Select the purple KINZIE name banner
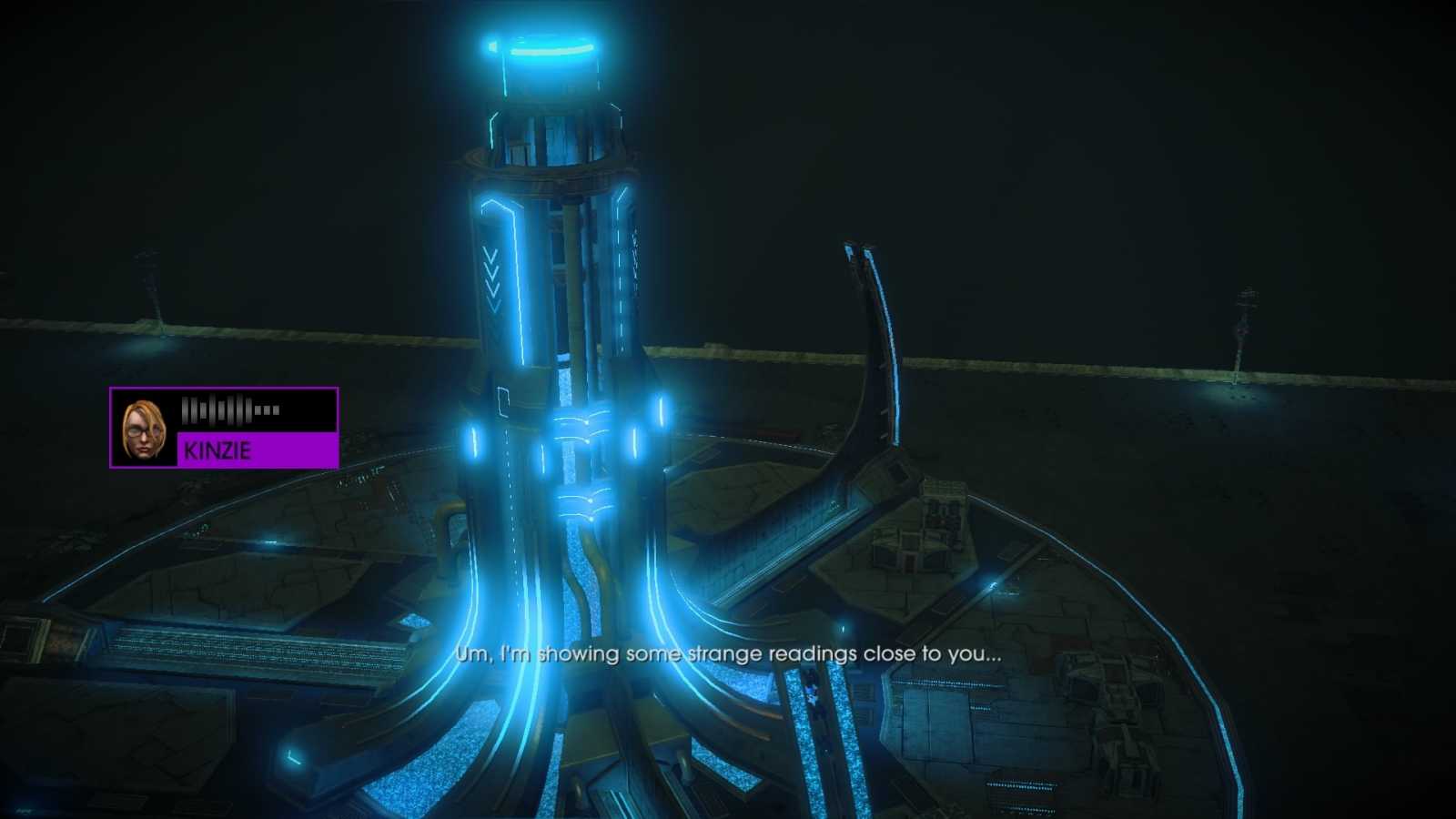This screenshot has height=819, width=1456. tap(258, 450)
